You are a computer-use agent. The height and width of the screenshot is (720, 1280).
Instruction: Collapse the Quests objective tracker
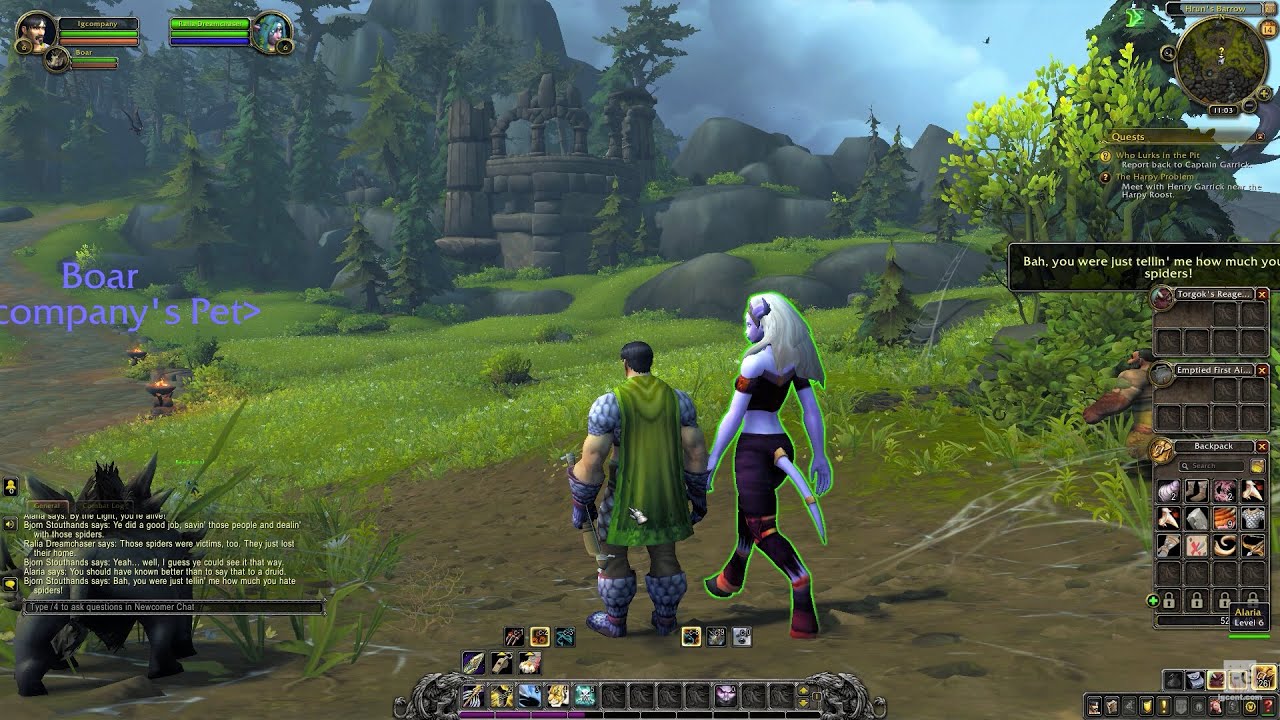coord(1260,137)
